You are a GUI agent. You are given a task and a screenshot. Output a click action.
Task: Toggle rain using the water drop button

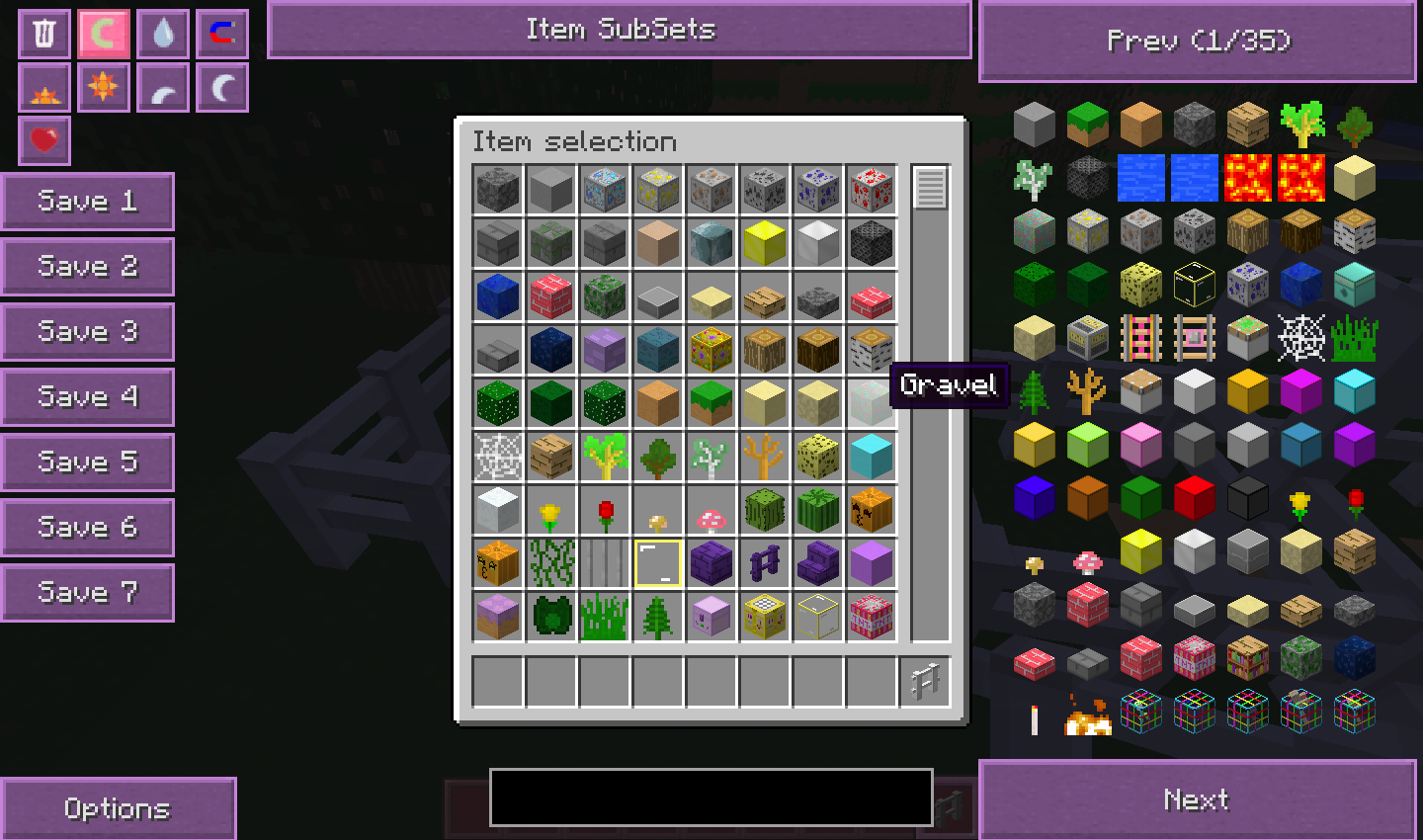pos(162,33)
